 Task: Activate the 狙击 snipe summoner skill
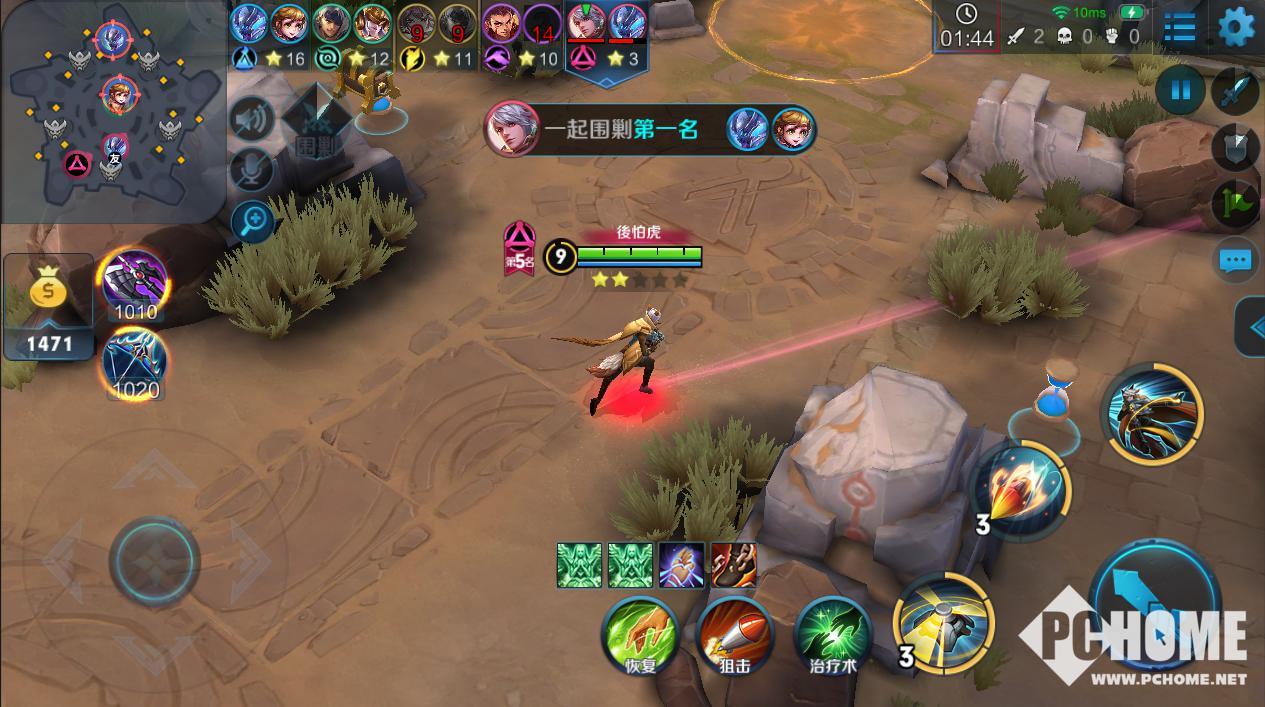735,633
